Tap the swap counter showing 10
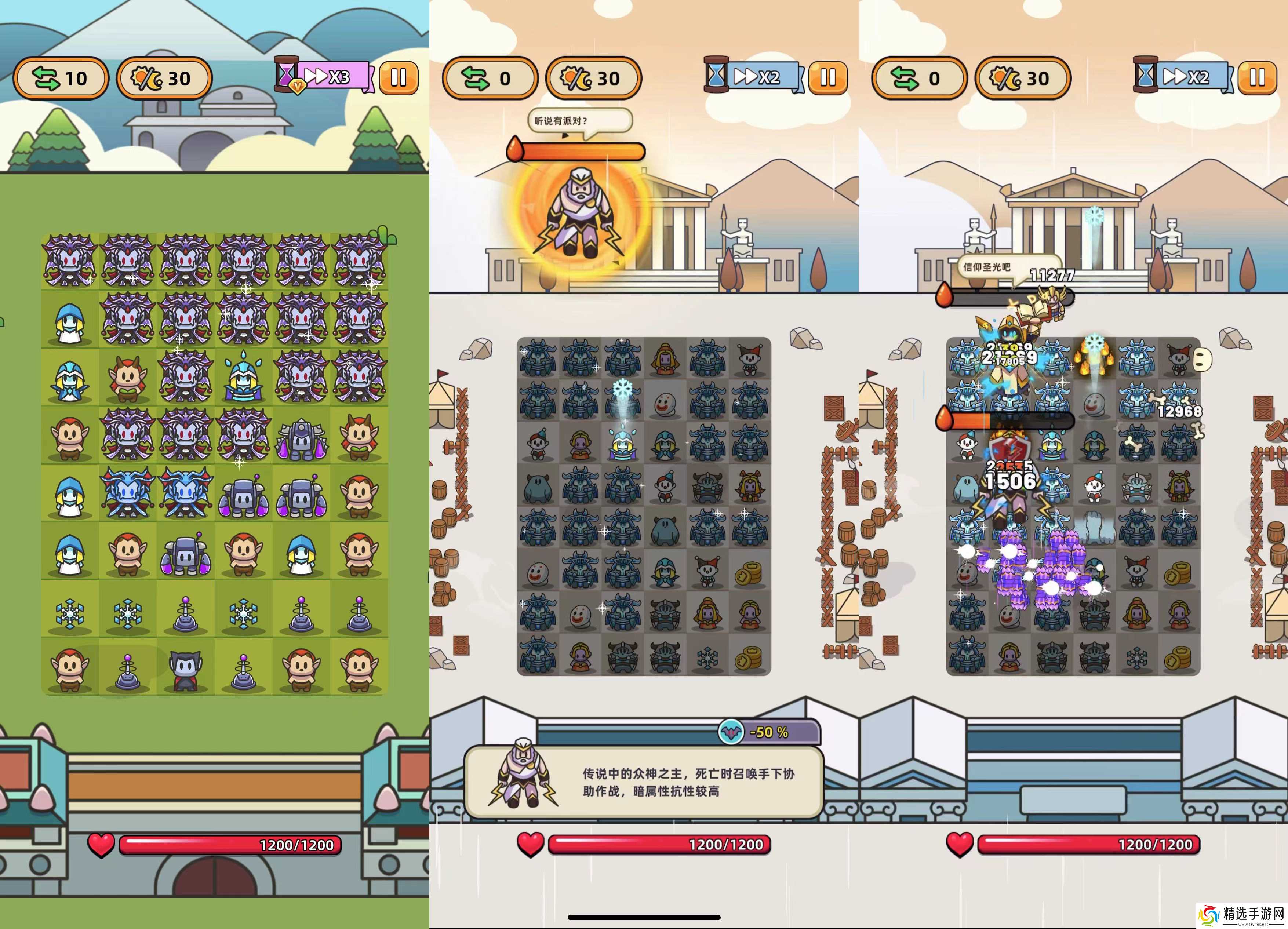Viewport: 1288px width, 929px height. click(x=61, y=79)
